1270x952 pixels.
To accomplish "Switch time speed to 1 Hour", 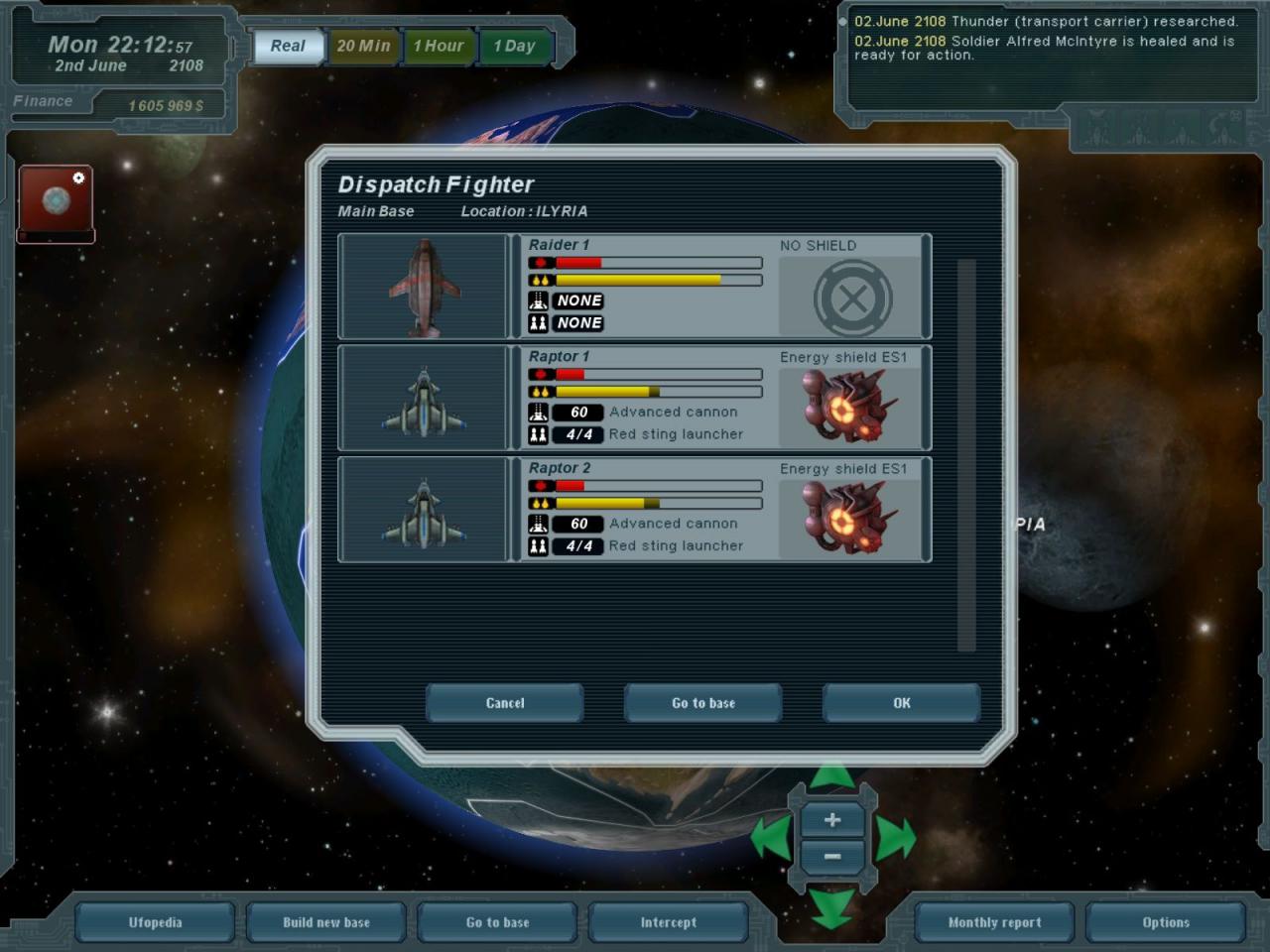I will click(439, 46).
